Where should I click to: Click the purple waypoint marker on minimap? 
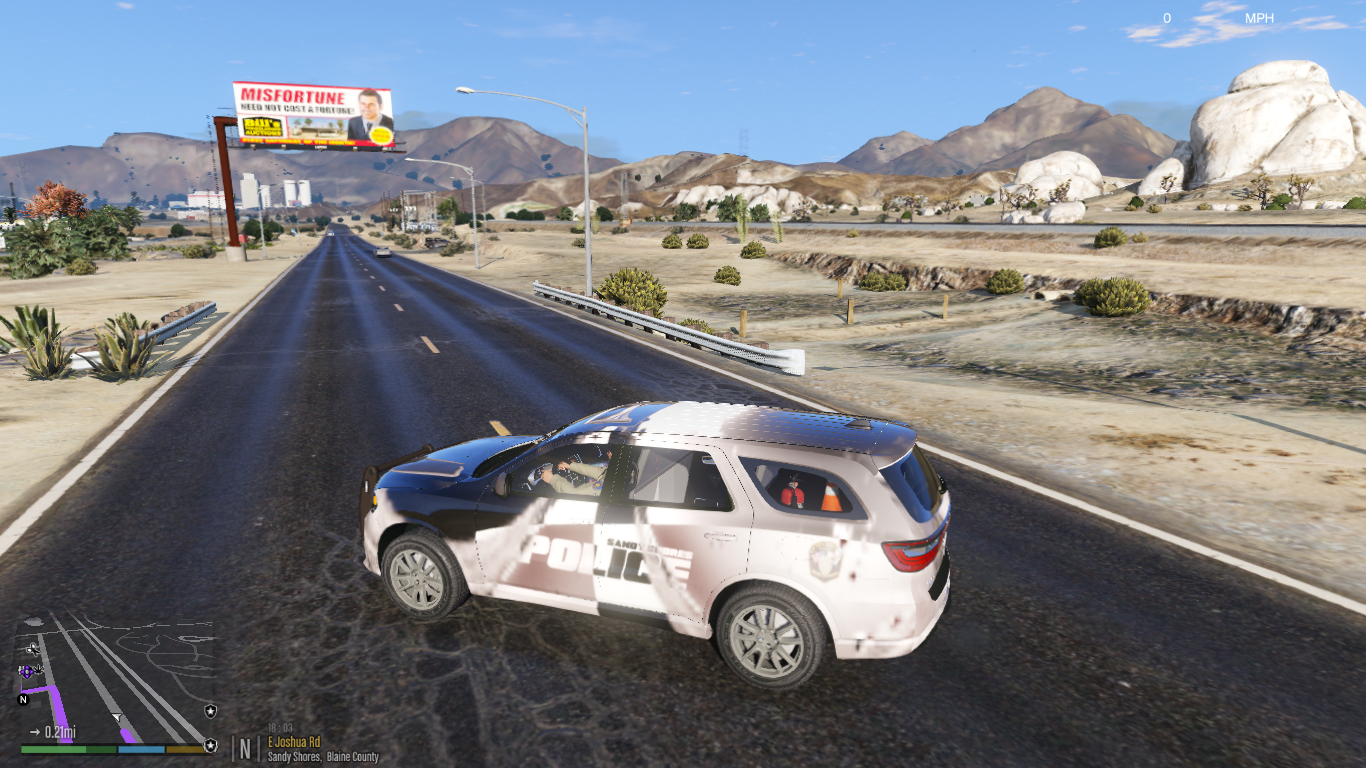click(x=26, y=671)
